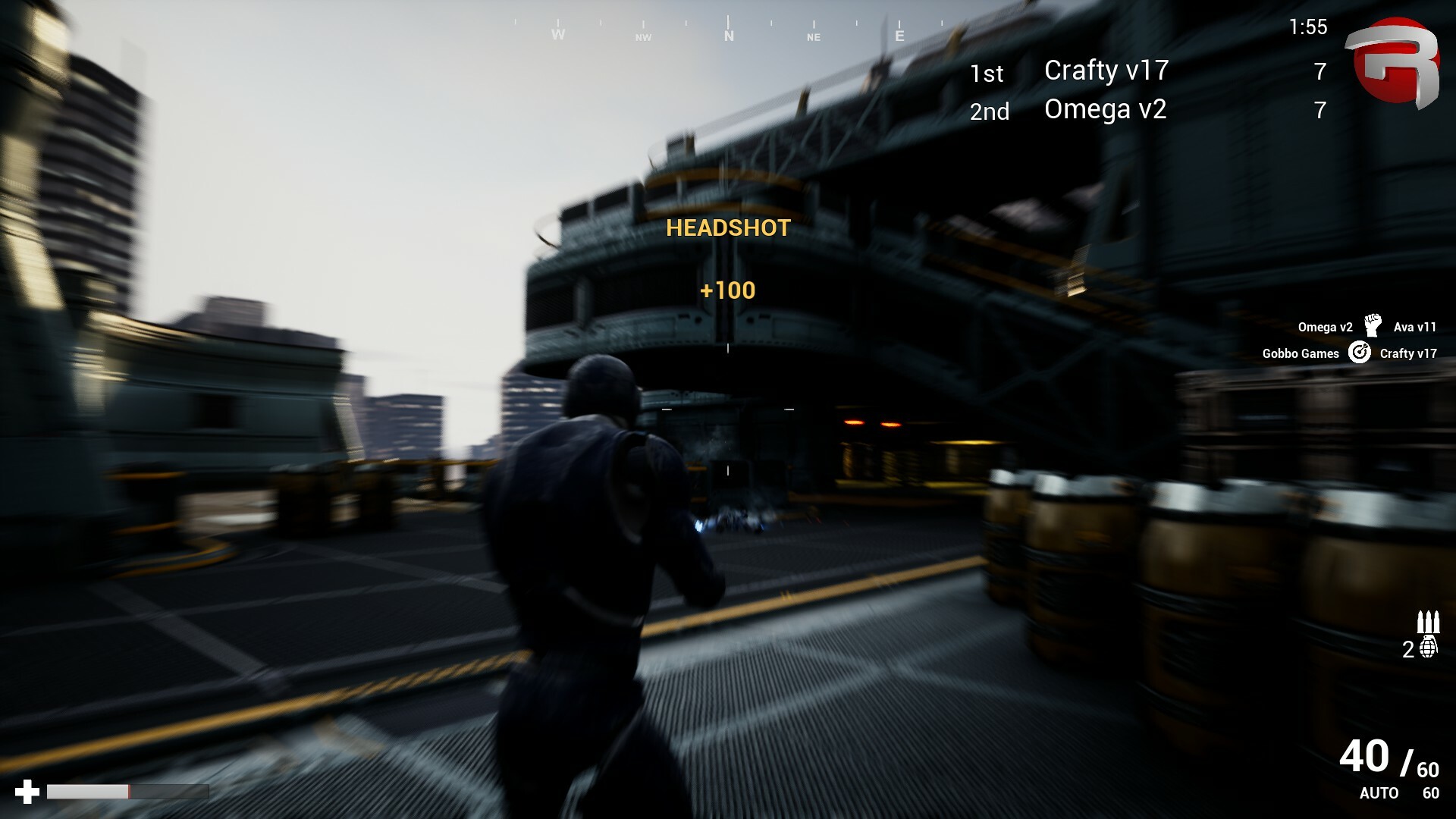Click the compass North marker

tap(729, 35)
